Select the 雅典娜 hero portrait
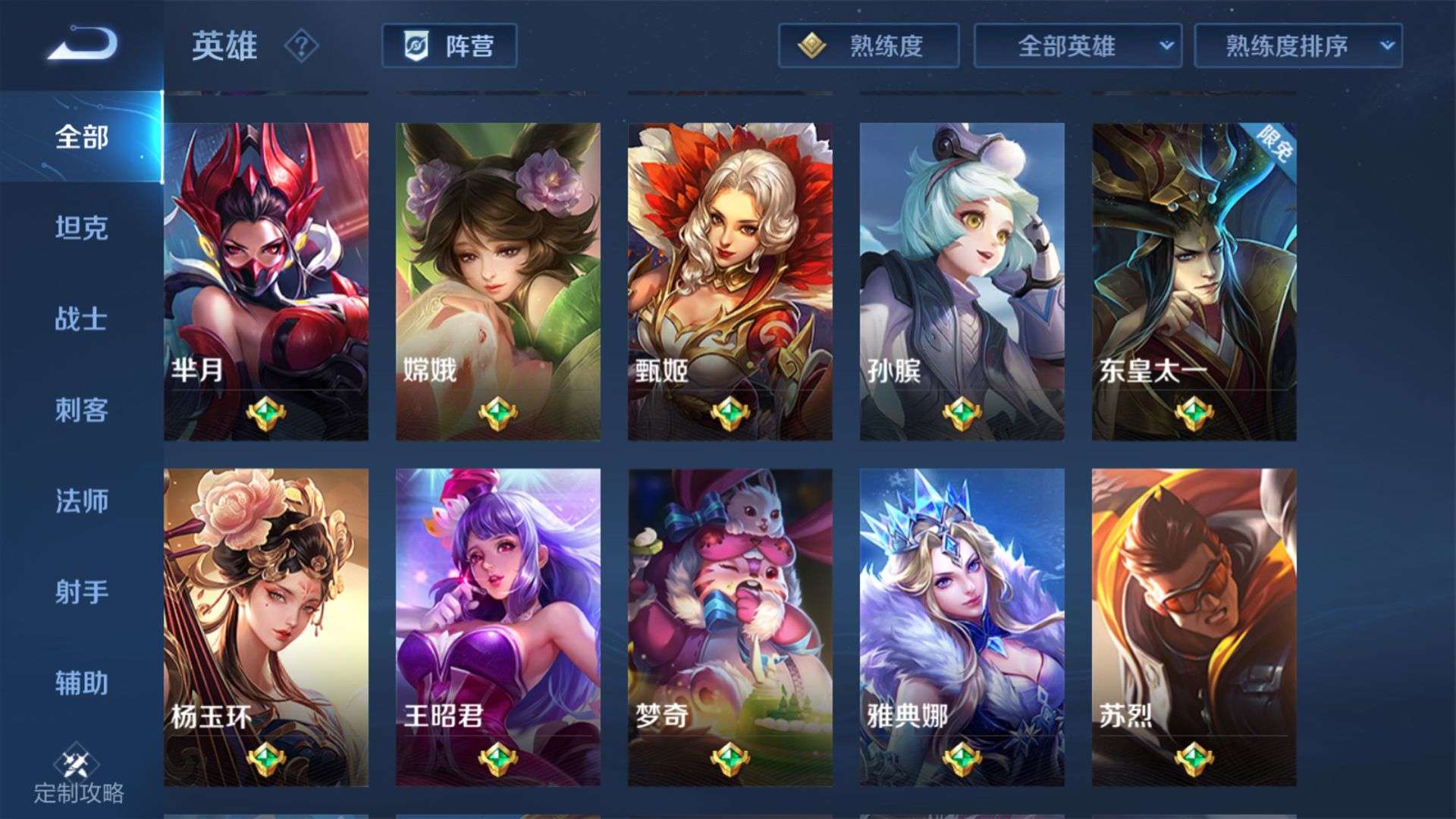 point(962,599)
